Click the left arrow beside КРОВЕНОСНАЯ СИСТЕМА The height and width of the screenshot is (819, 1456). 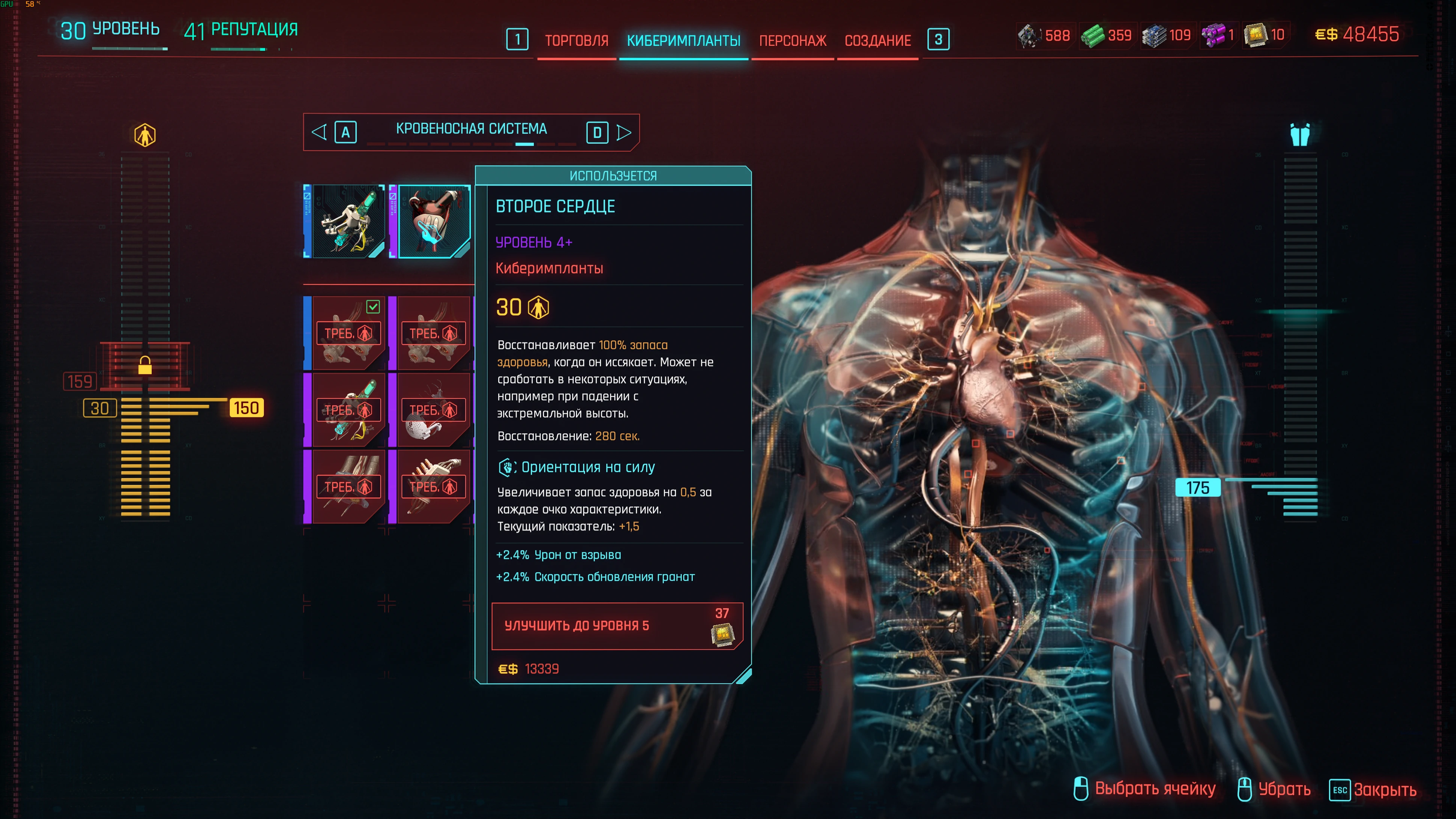(x=320, y=132)
